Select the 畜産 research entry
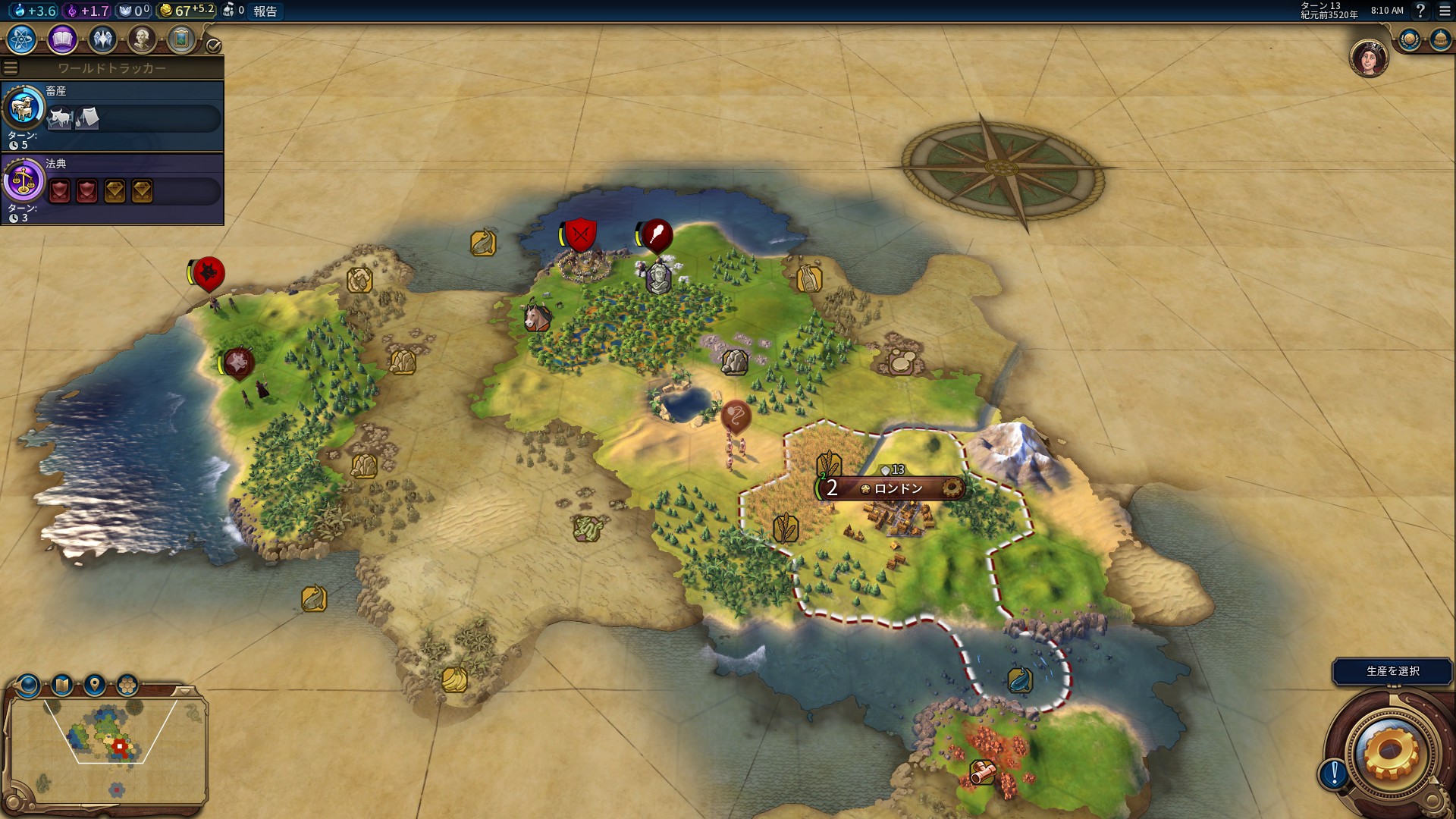1456x819 pixels. point(112,115)
